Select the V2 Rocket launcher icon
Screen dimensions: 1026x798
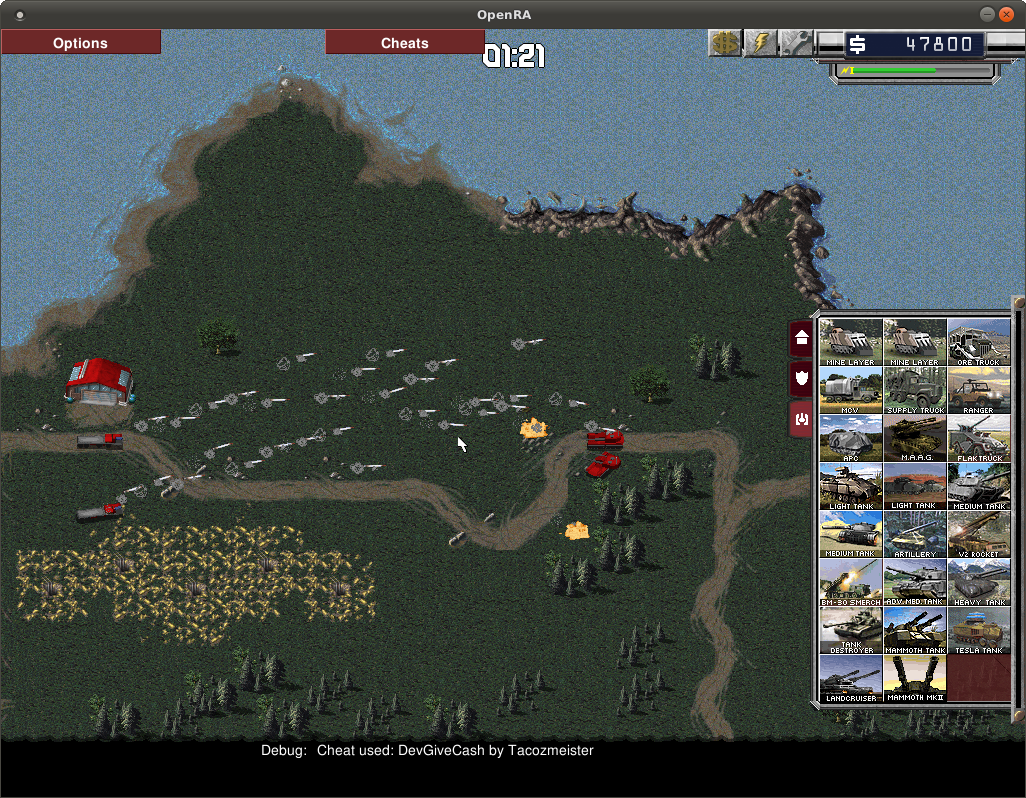point(979,534)
